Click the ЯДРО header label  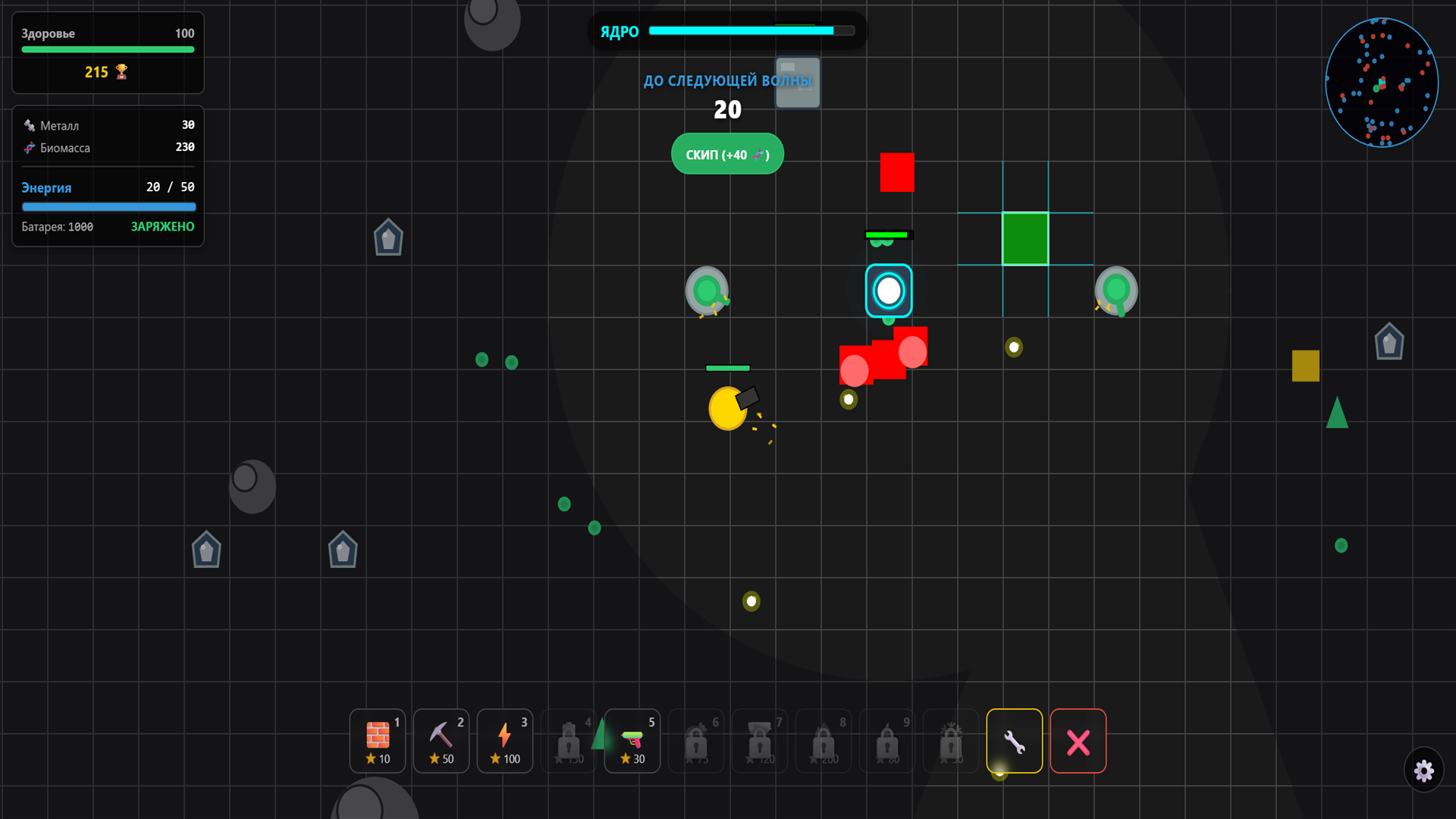tap(618, 32)
